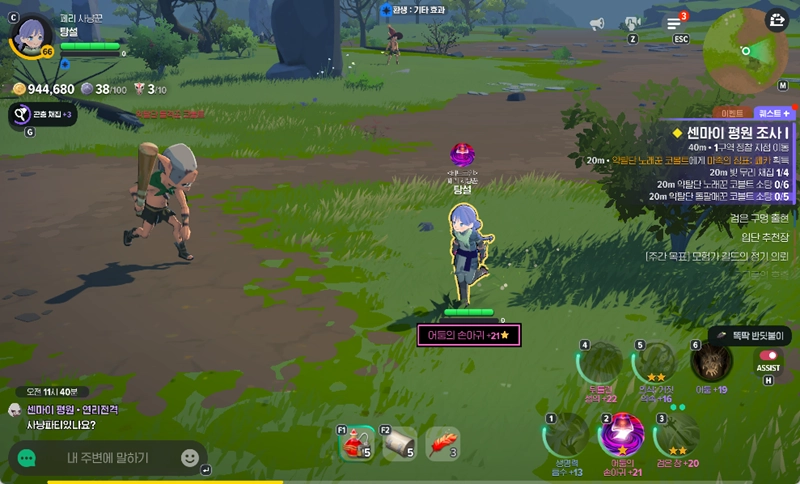Open the main menu hamburger icon

(x=675, y=23)
